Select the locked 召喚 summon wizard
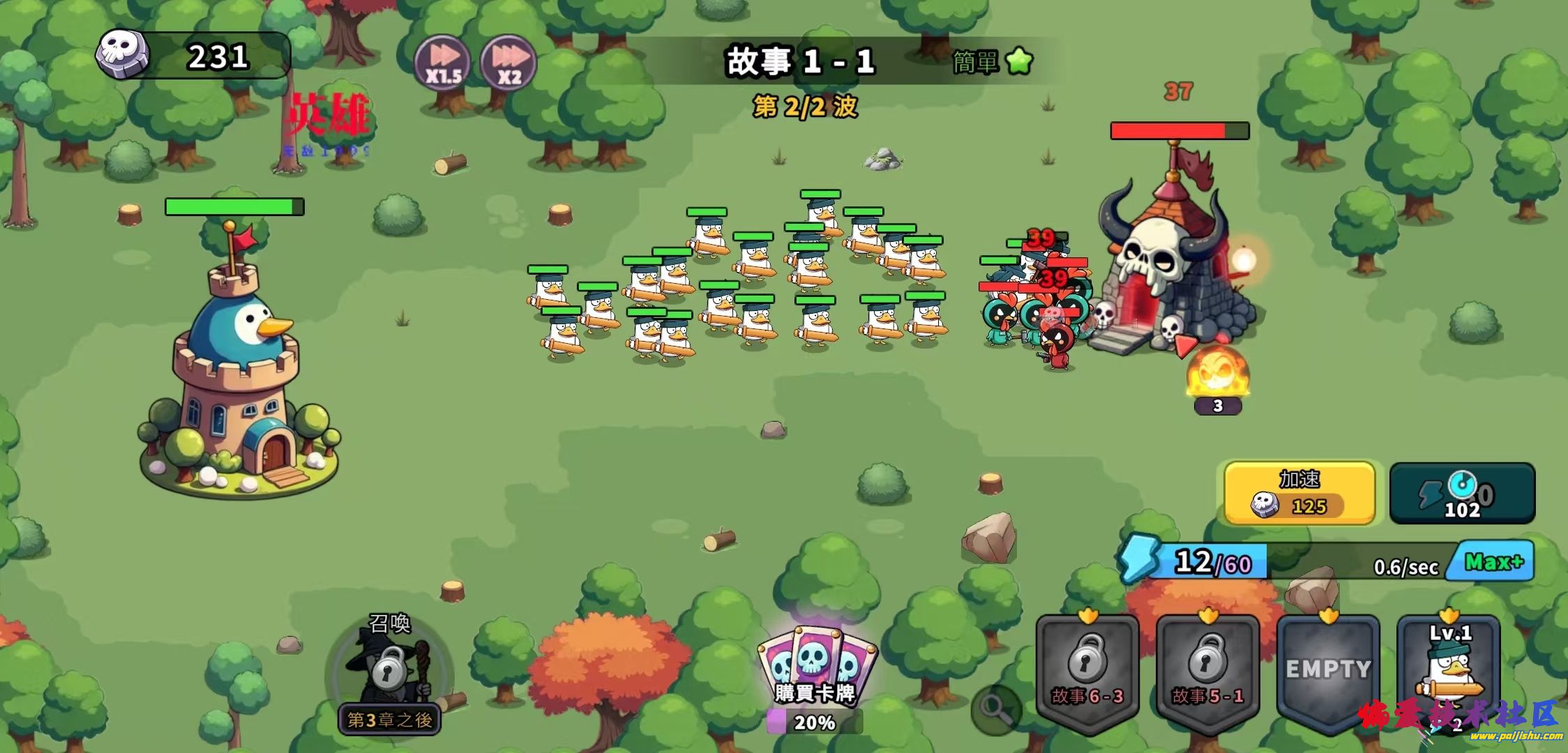The image size is (1568, 753). click(x=391, y=669)
